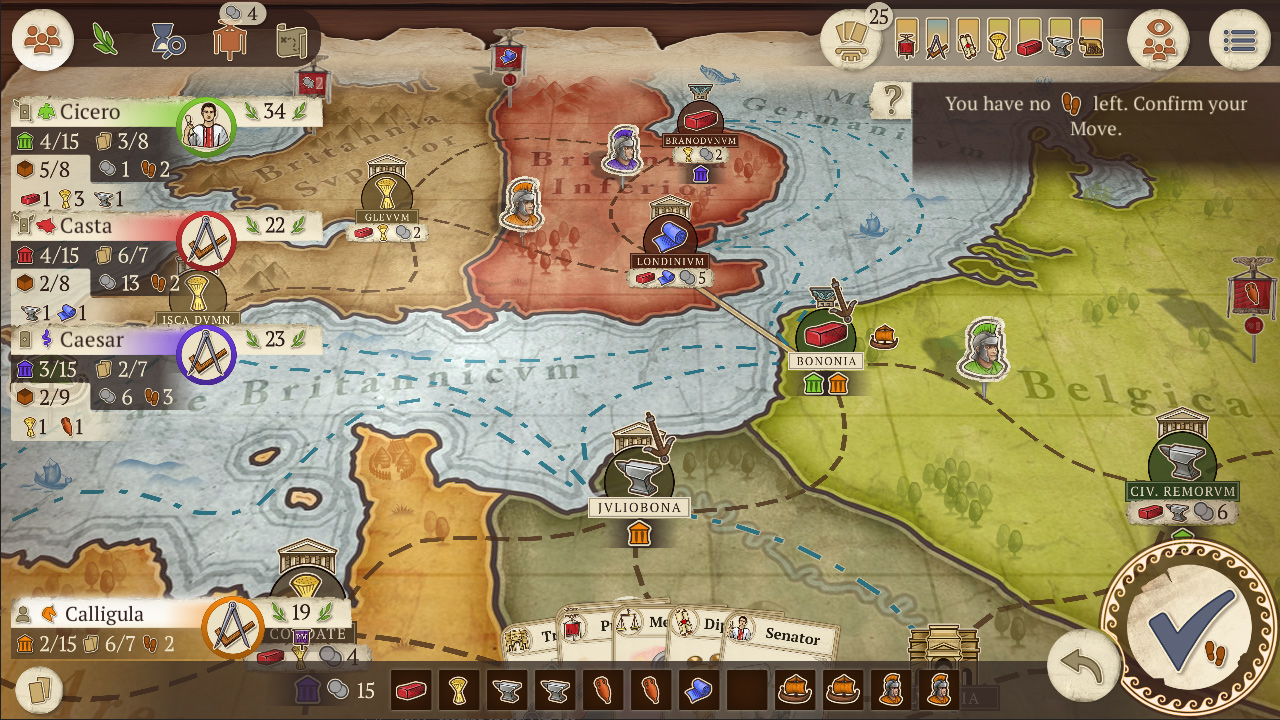Expand Casta's player panel
The image size is (1280, 720).
tap(90, 226)
